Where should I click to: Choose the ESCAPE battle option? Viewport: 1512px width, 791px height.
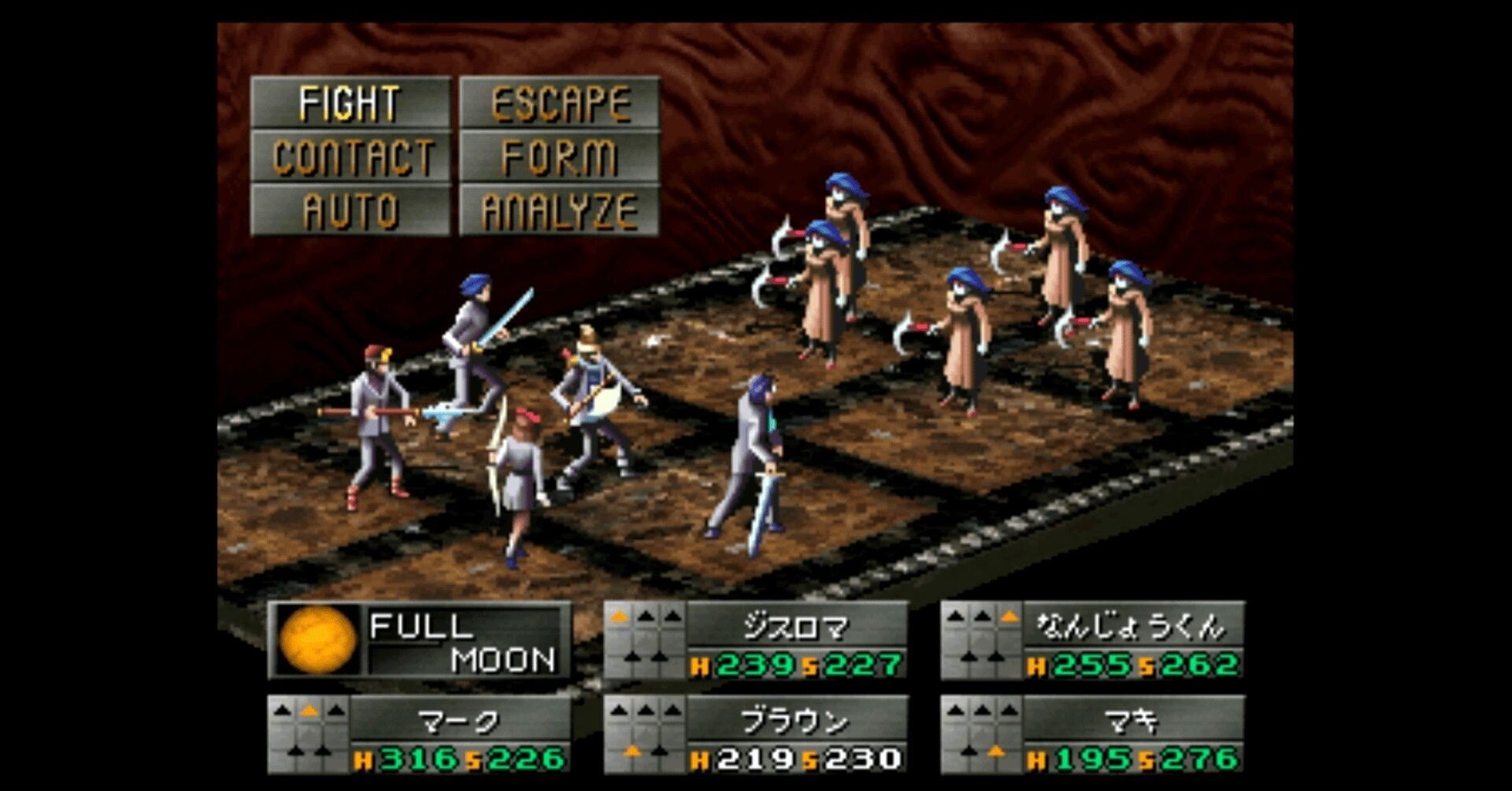point(559,103)
